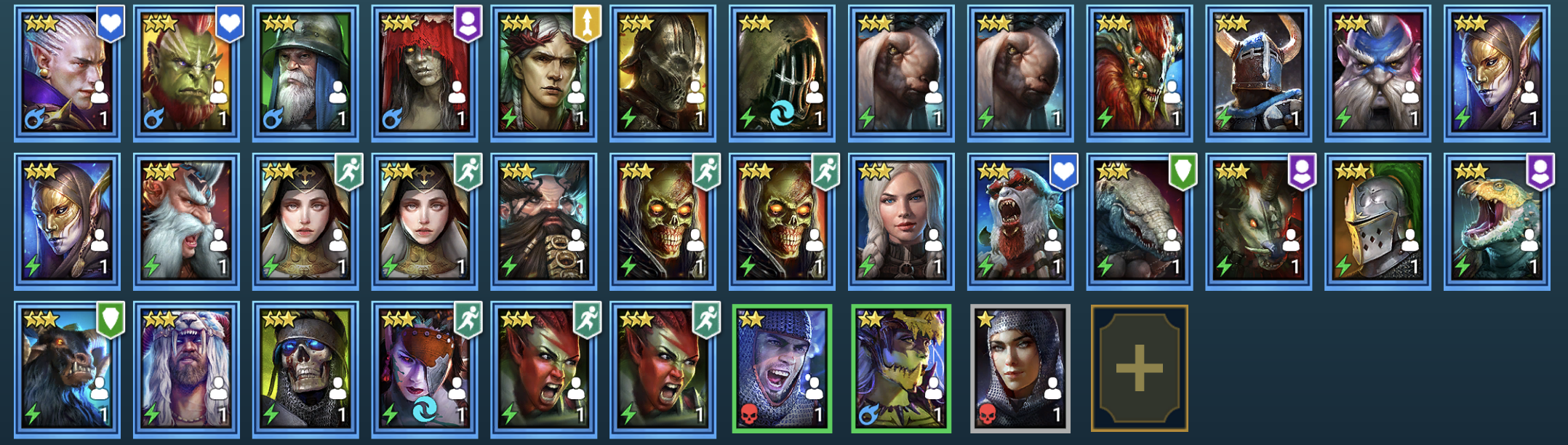Choose the purple-skinned woman with bandana

click(x=425, y=369)
